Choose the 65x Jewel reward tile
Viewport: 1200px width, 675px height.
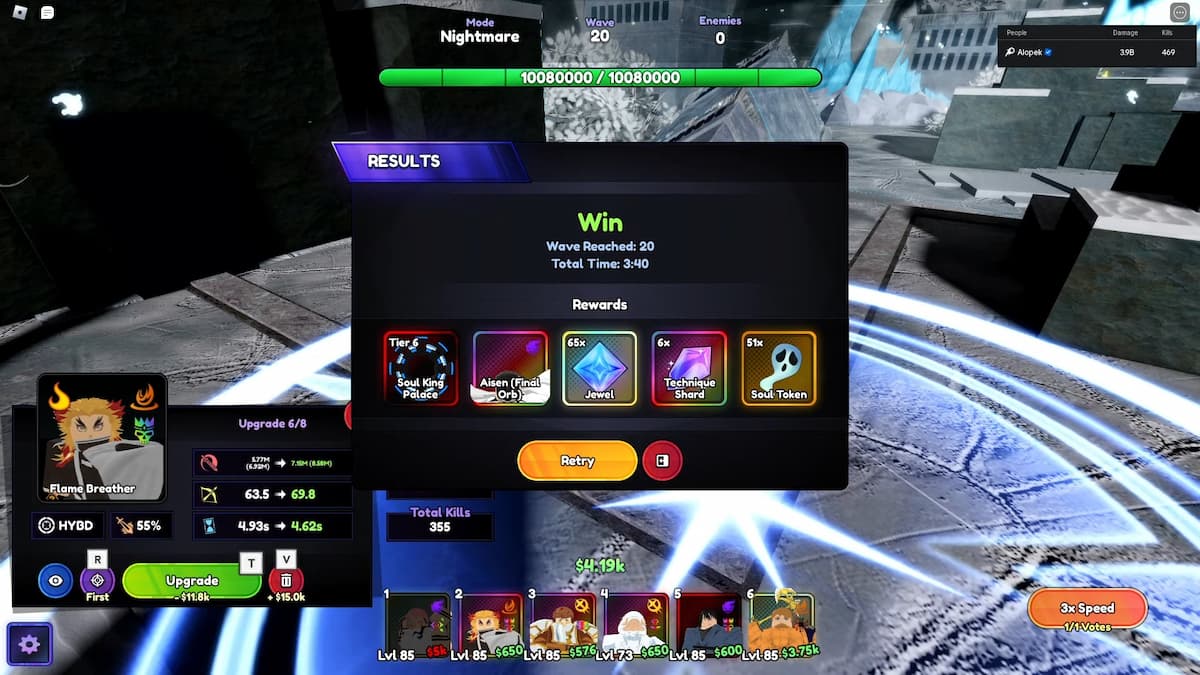(x=599, y=368)
